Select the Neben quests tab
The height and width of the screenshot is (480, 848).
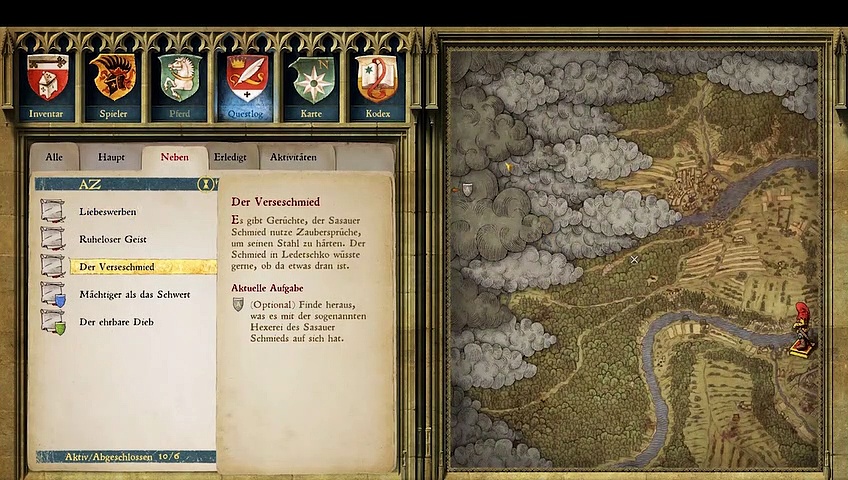coord(174,158)
